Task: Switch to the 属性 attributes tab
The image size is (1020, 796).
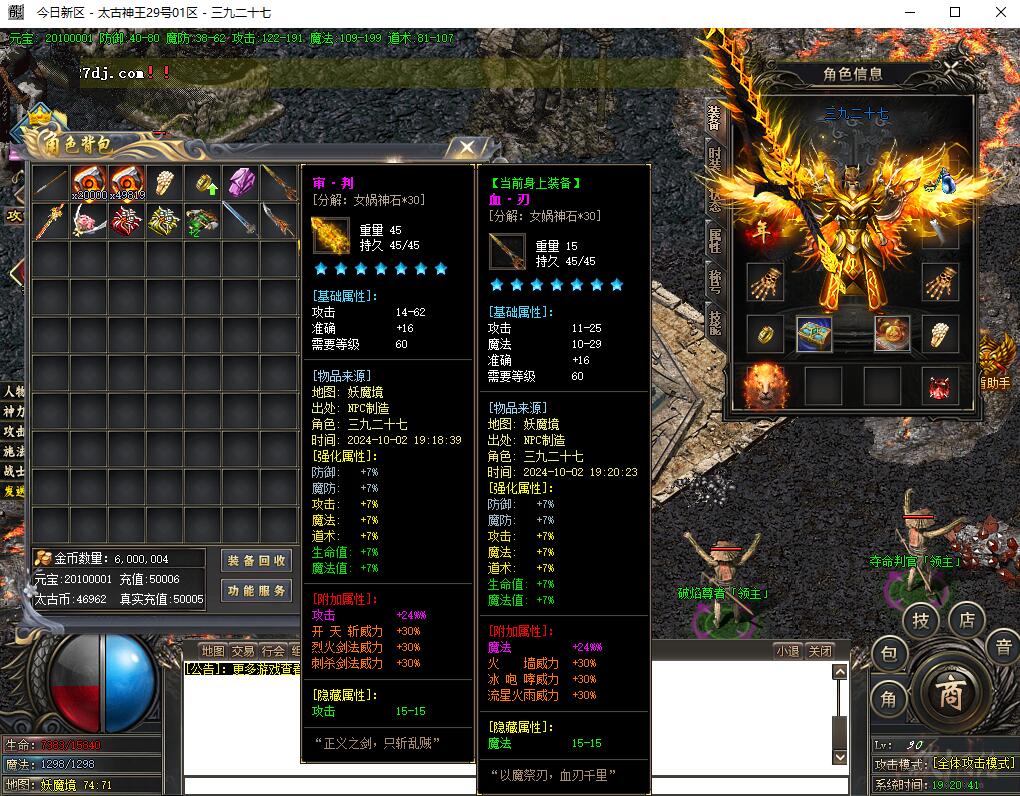Action: coord(714,240)
